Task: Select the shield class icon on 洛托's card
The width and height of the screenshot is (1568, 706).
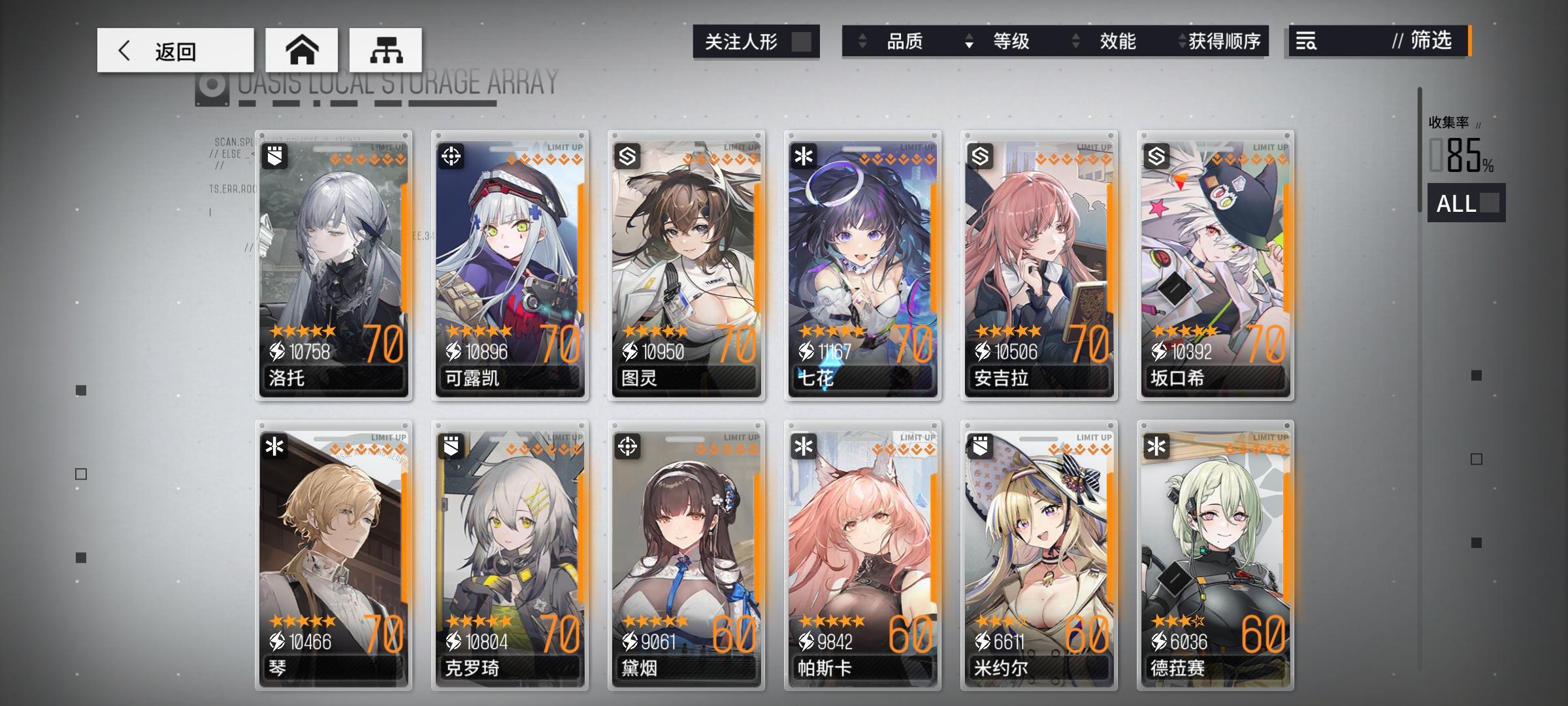Action: [x=275, y=157]
